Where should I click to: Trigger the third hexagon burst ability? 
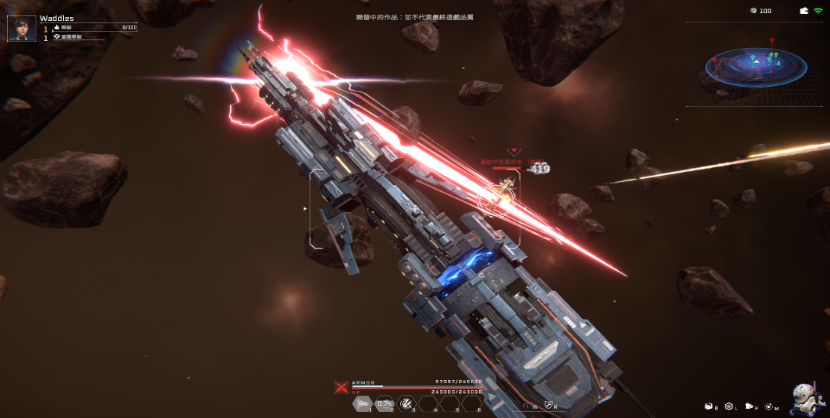407,404
